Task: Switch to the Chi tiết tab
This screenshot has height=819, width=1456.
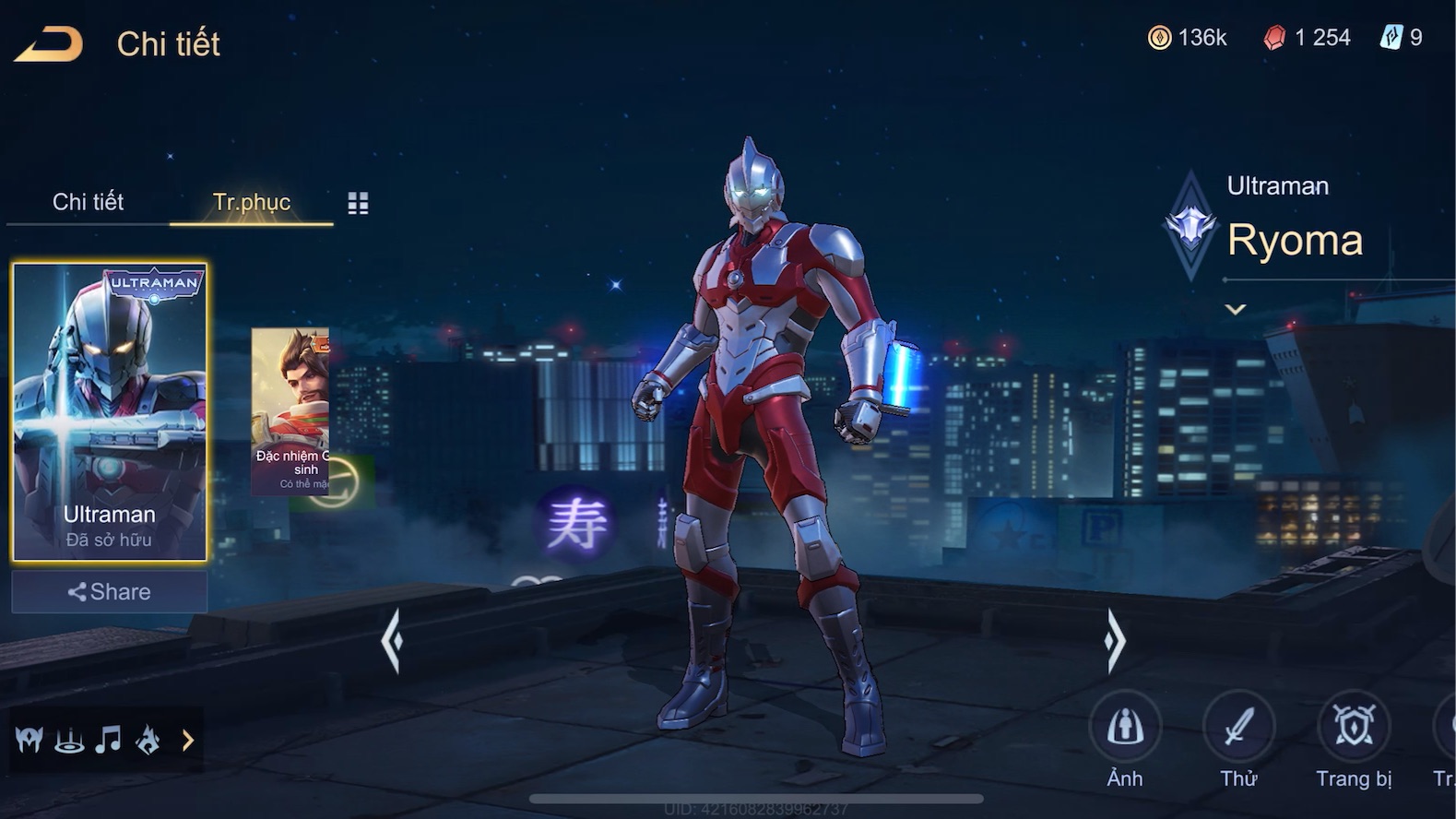Action: point(88,202)
